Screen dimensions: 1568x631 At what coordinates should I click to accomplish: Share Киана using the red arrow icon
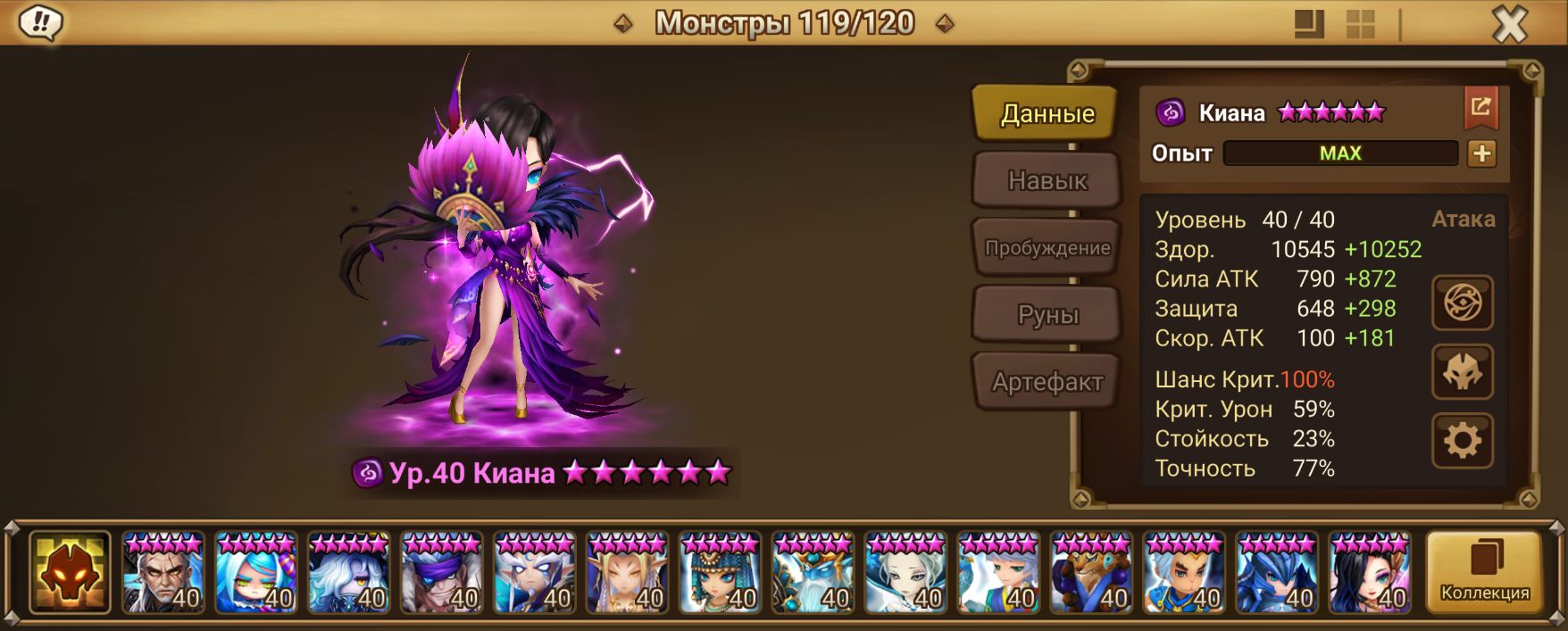pyautogui.click(x=1480, y=108)
